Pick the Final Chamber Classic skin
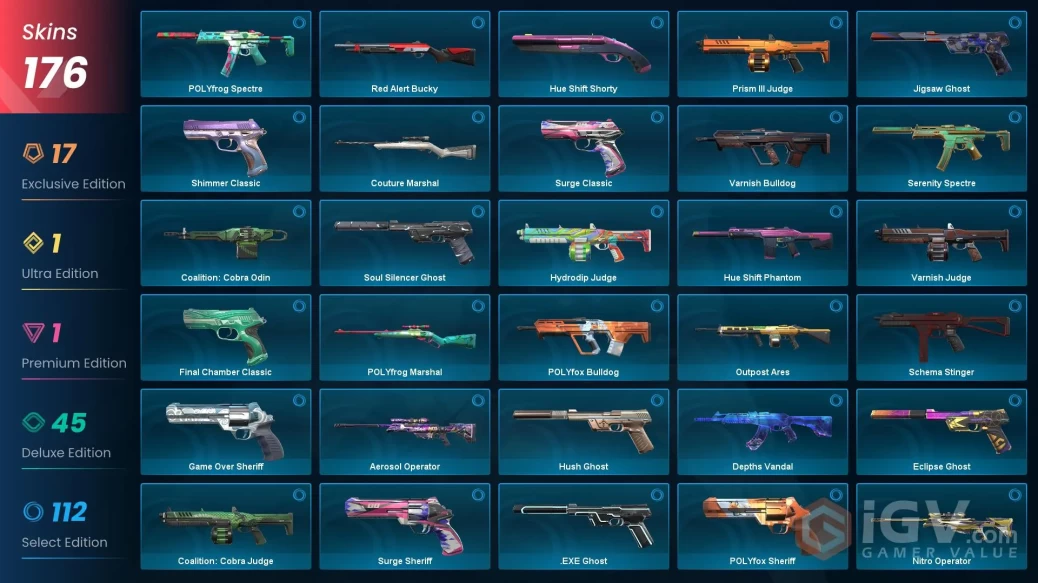This screenshot has width=1038, height=583. pos(225,337)
